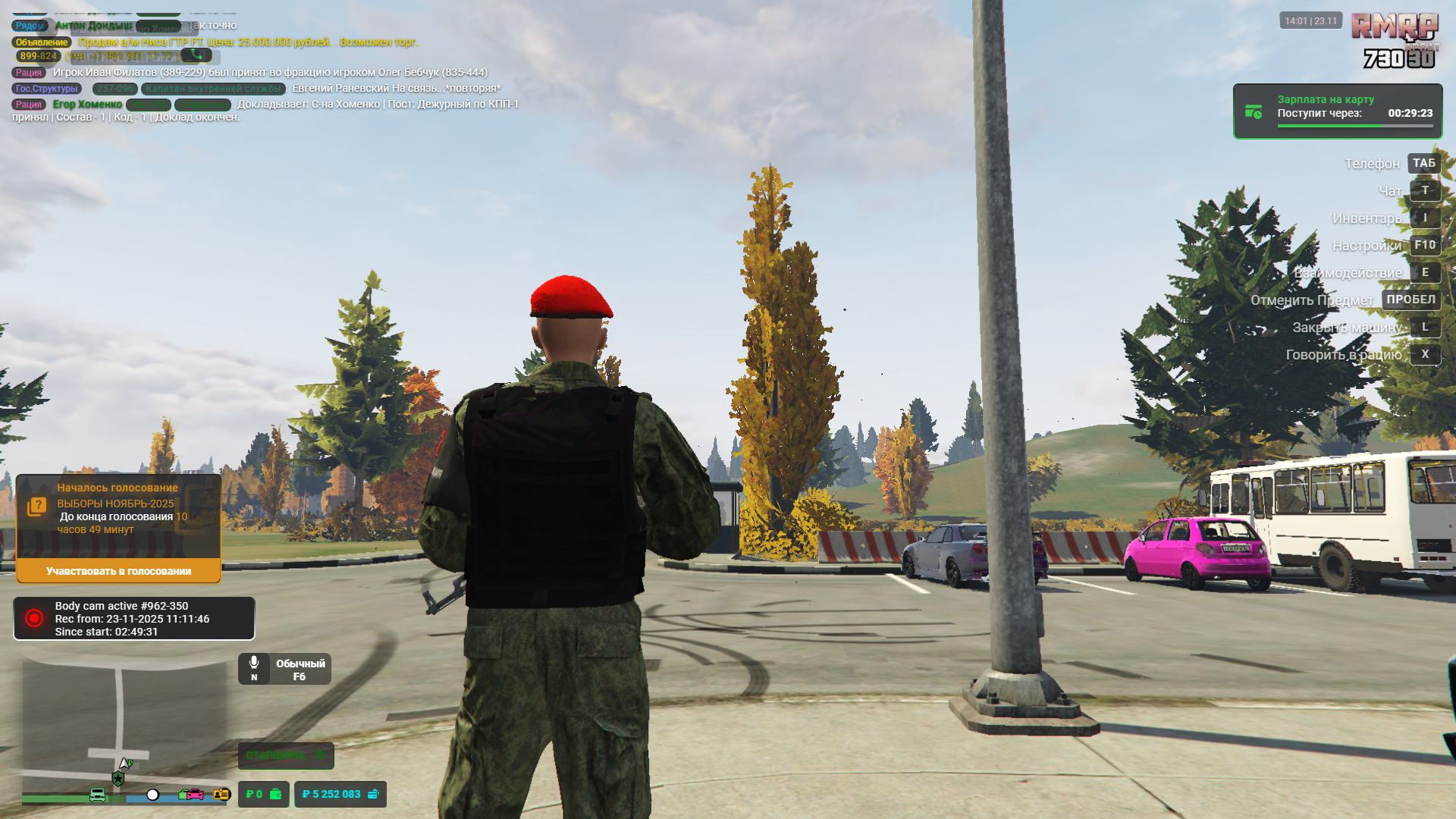1456x819 pixels.
Task: Click the bank card icon near ₽ 5 252 083
Action: pyautogui.click(x=373, y=795)
